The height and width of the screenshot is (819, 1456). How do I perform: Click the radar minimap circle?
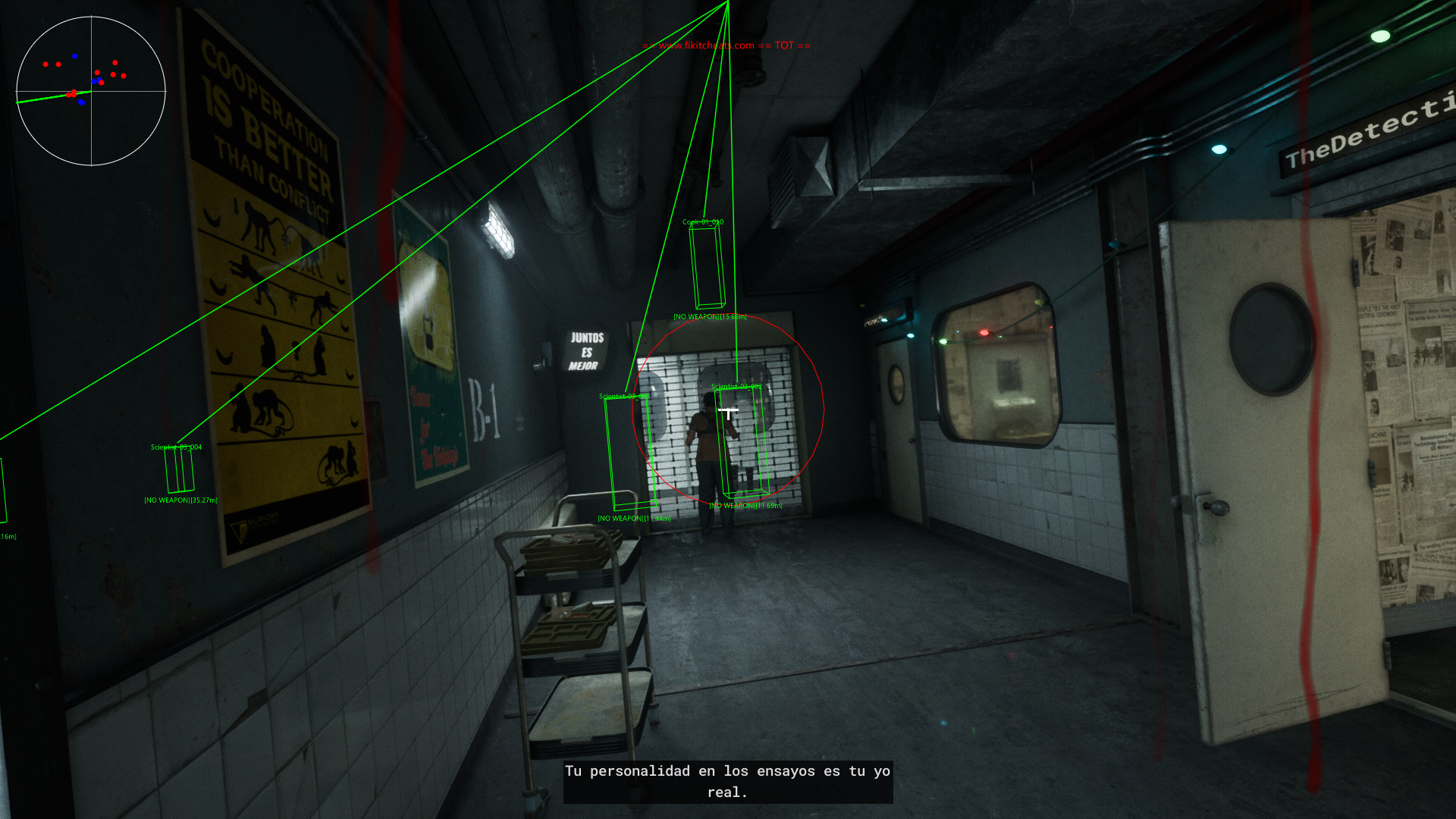[91, 91]
